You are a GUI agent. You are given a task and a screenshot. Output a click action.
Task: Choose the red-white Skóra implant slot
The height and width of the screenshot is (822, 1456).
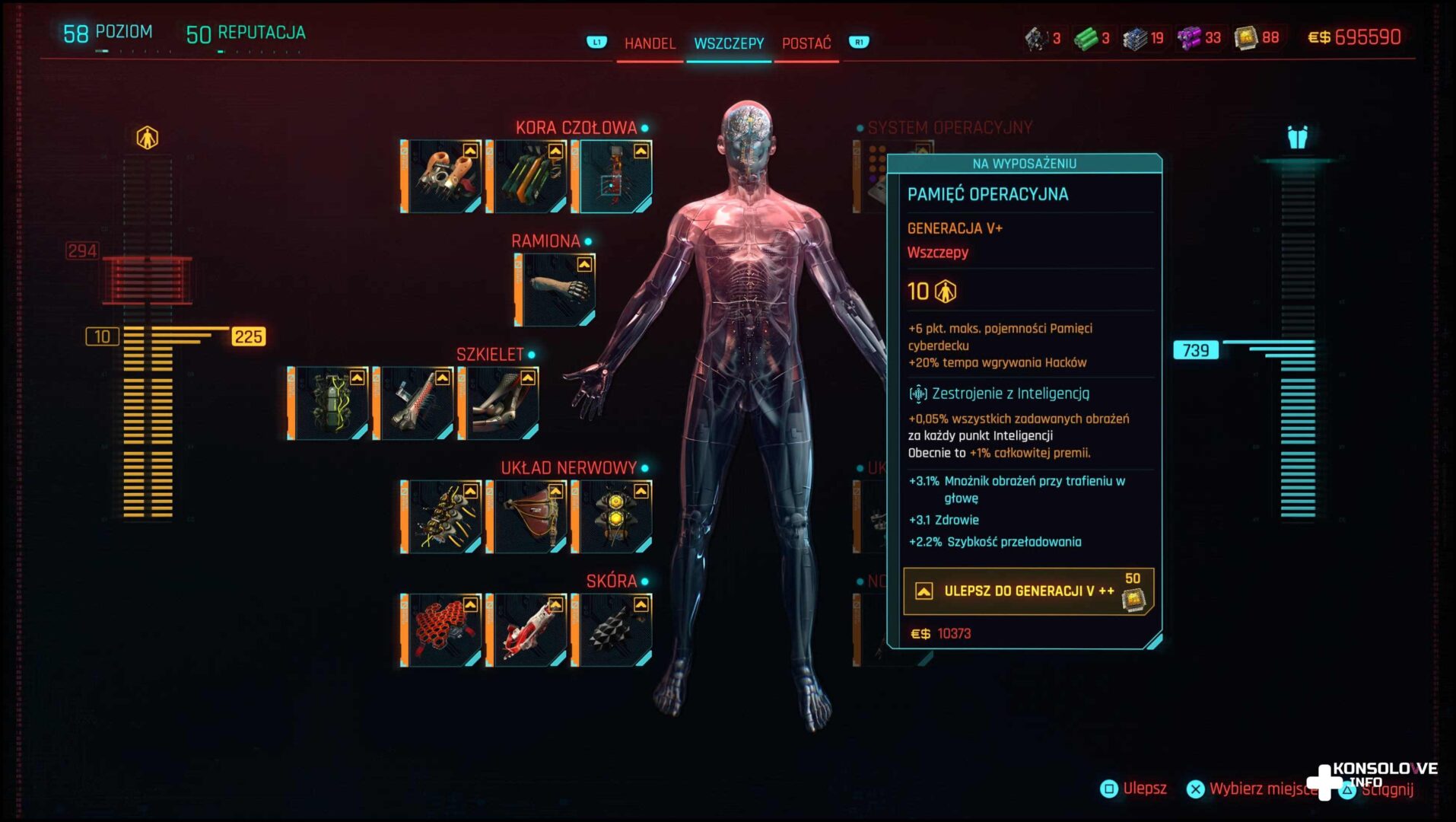pos(526,629)
